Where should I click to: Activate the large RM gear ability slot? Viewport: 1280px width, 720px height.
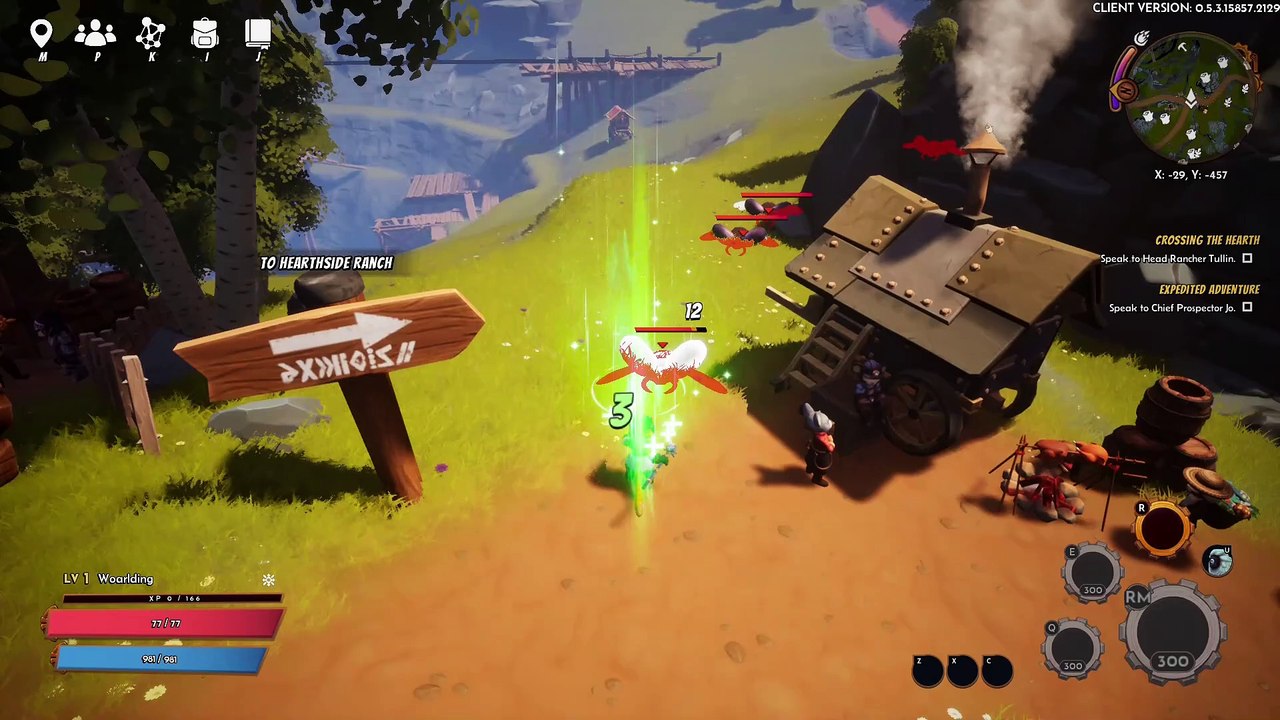1172,632
